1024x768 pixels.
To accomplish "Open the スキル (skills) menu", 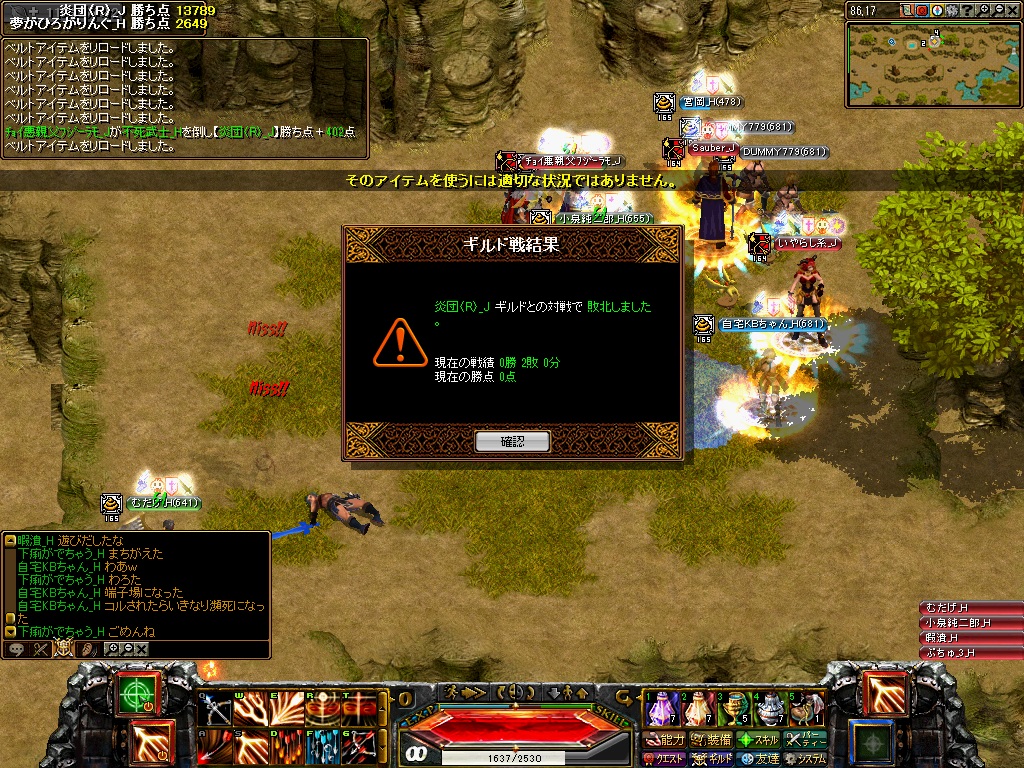I will pos(757,740).
